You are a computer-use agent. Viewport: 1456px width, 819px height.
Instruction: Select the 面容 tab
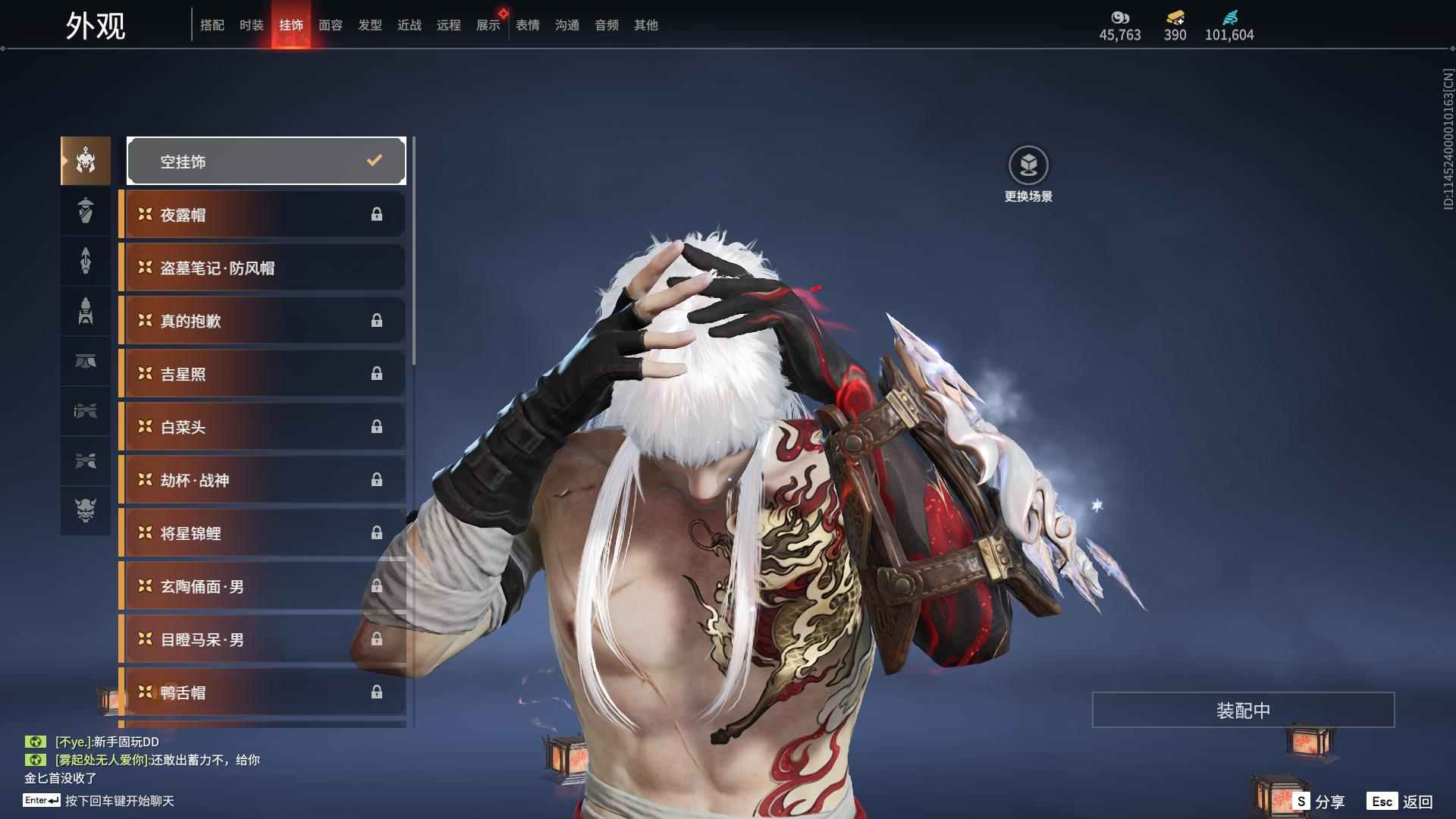pyautogui.click(x=330, y=25)
